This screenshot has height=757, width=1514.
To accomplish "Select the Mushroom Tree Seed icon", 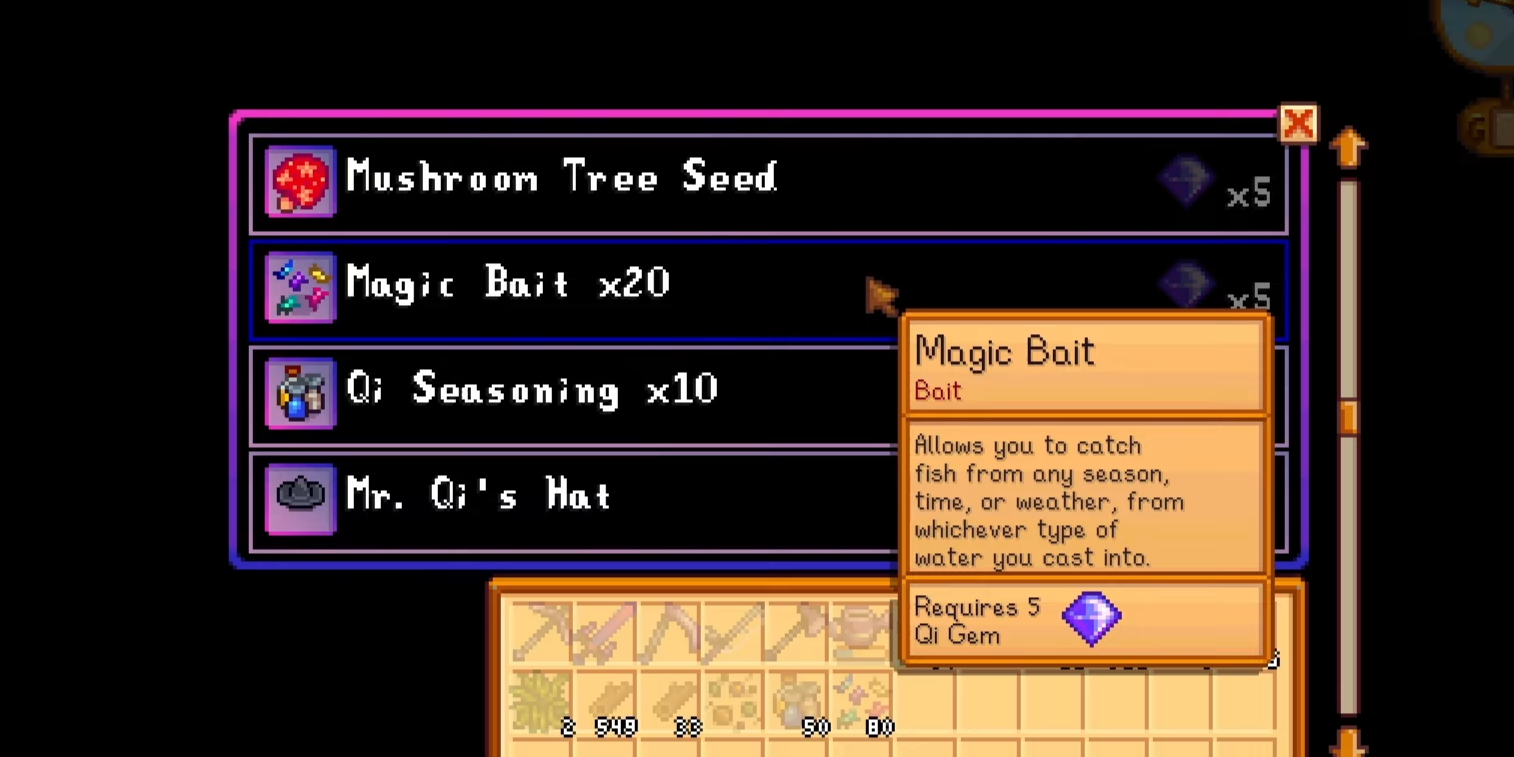I will coord(300,180).
